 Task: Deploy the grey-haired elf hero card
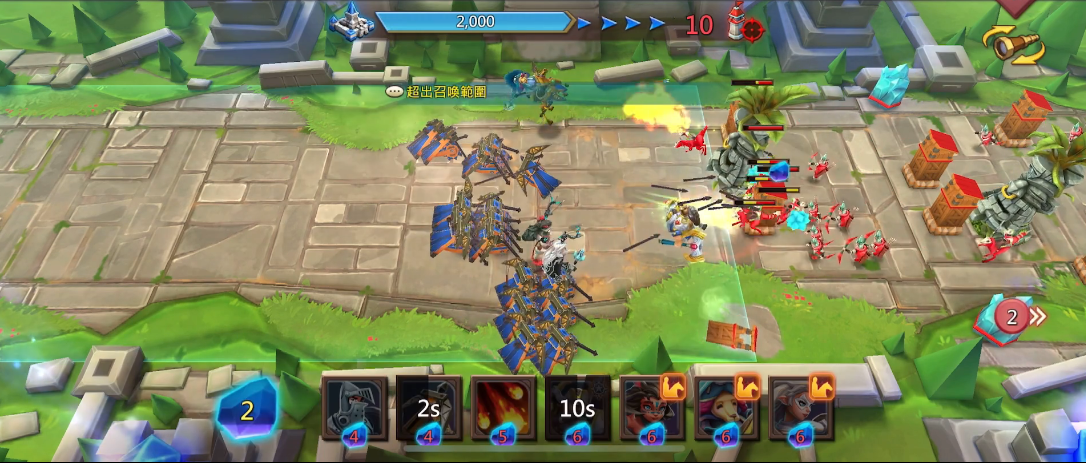click(800, 408)
